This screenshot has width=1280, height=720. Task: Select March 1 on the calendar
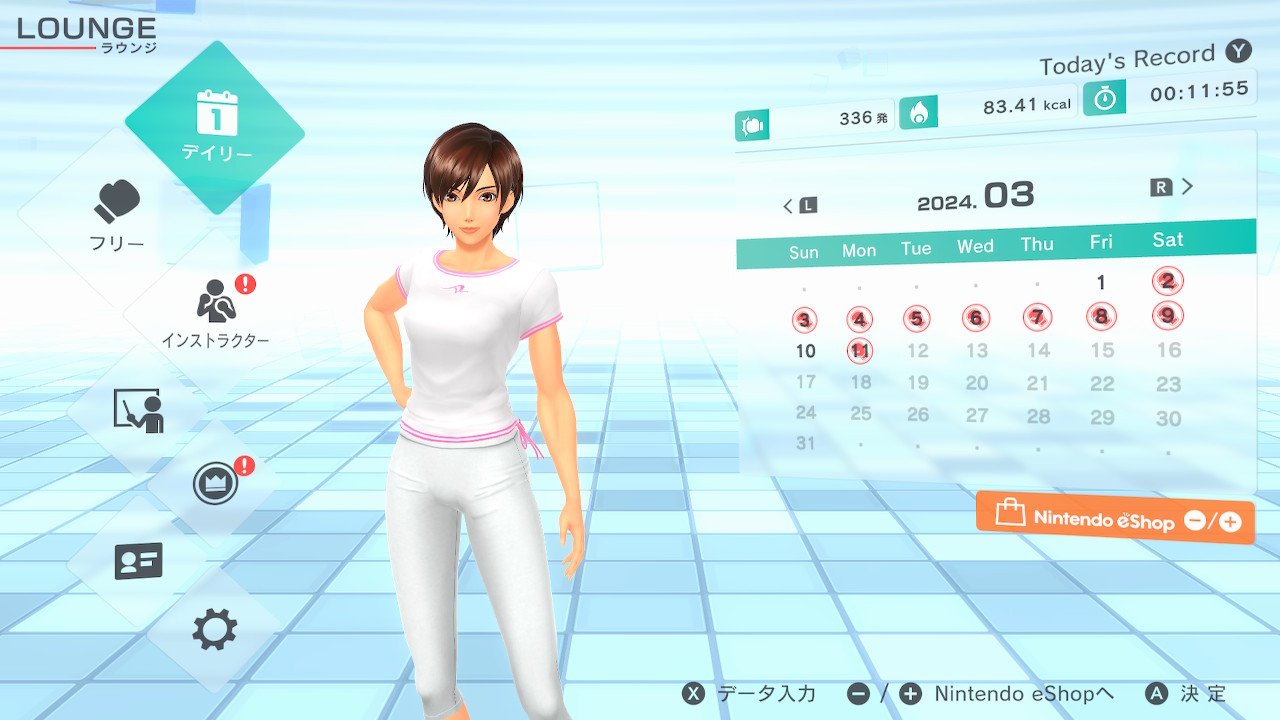tap(1101, 283)
